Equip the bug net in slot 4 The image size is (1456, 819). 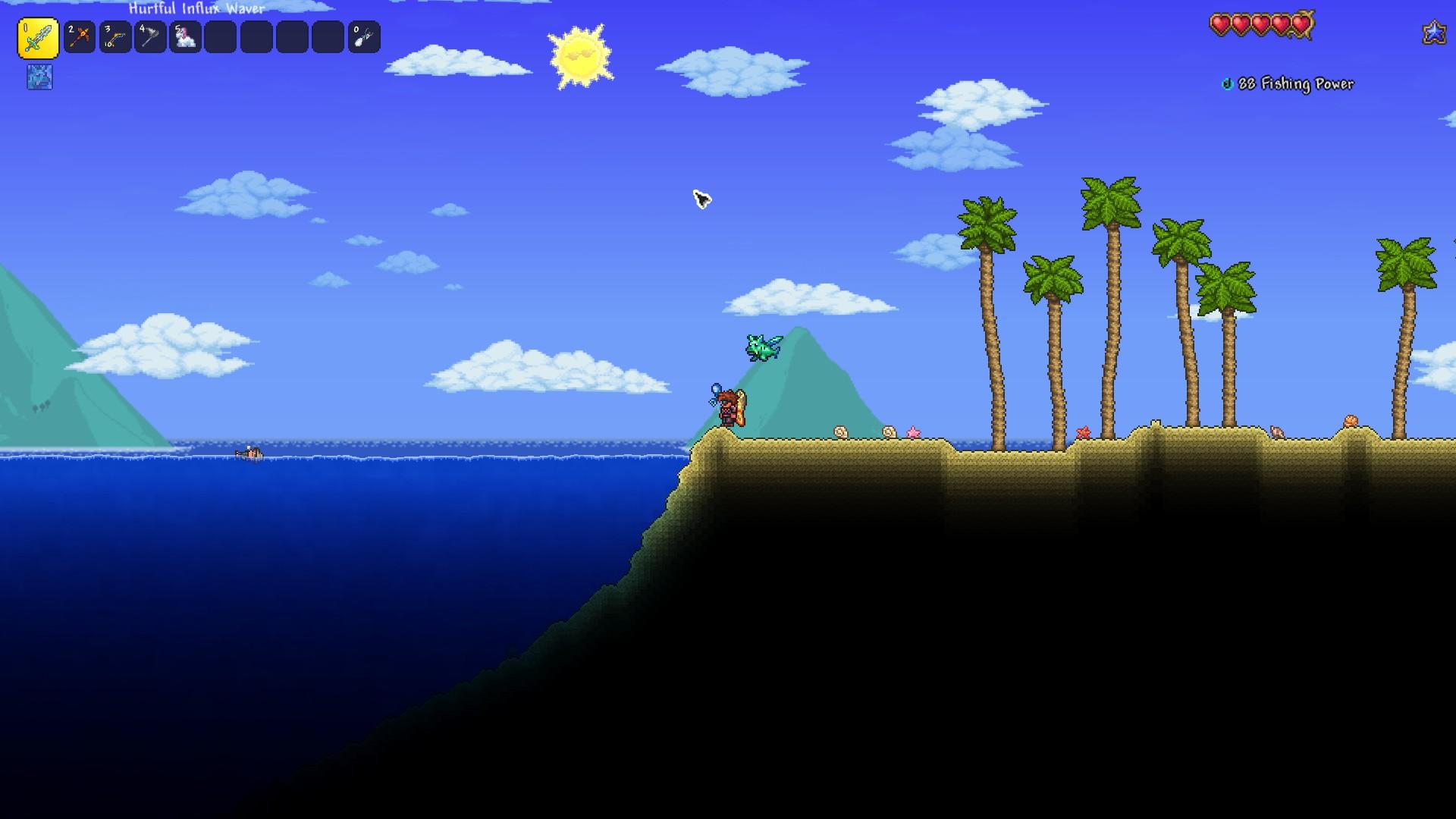point(150,37)
